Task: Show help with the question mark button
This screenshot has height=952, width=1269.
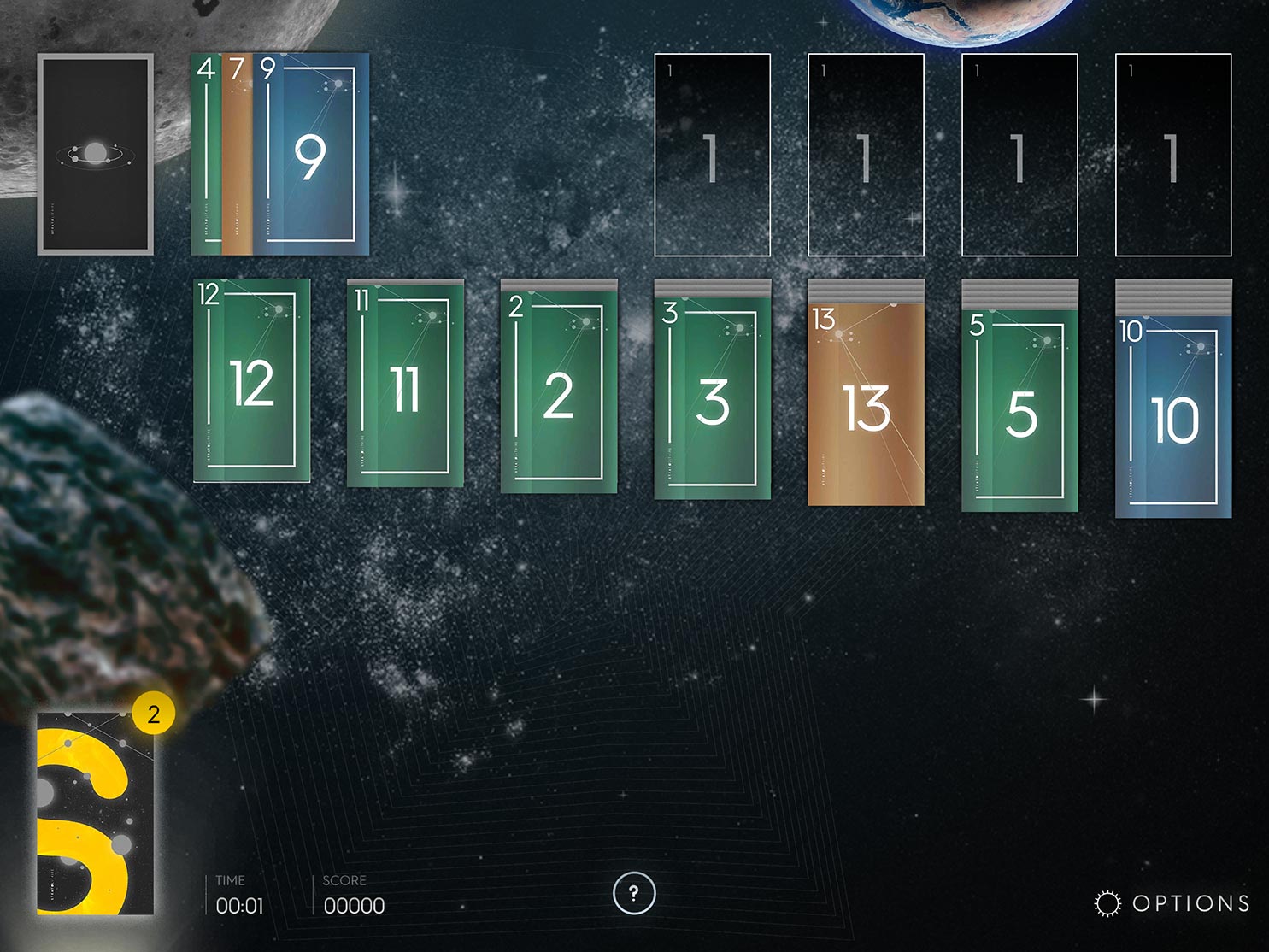Action: (x=633, y=893)
